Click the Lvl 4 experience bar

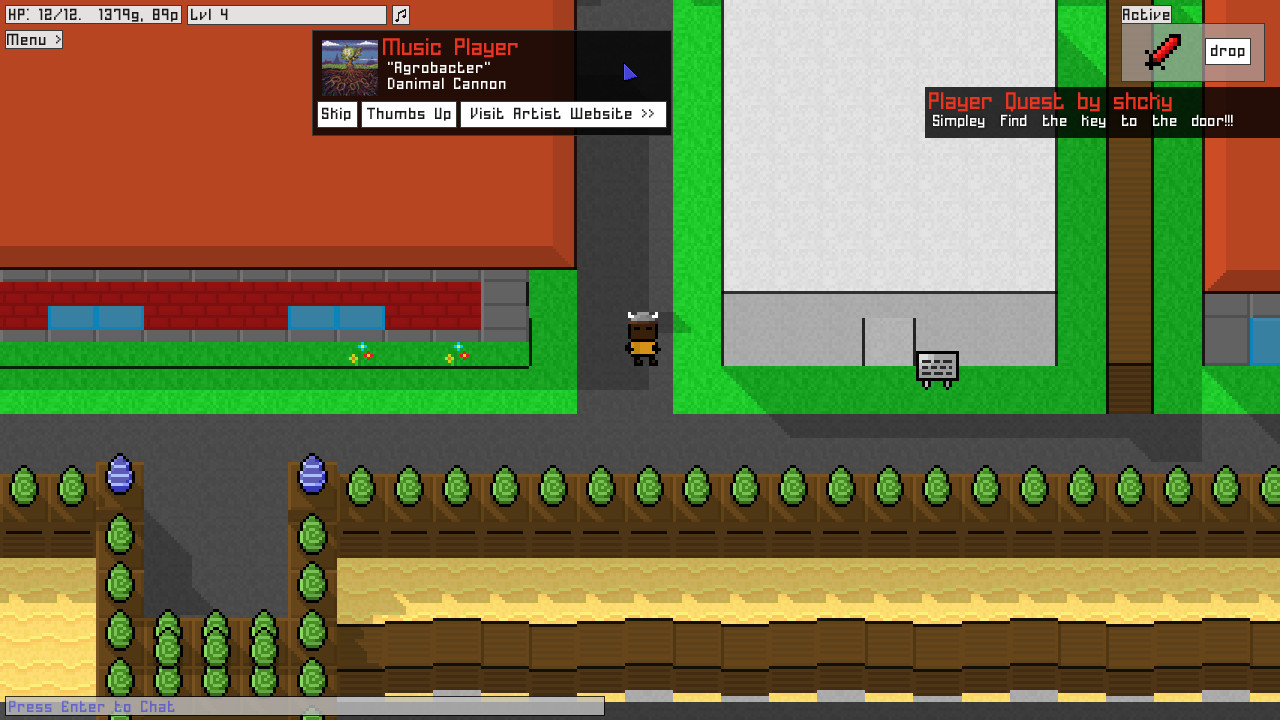[286, 14]
